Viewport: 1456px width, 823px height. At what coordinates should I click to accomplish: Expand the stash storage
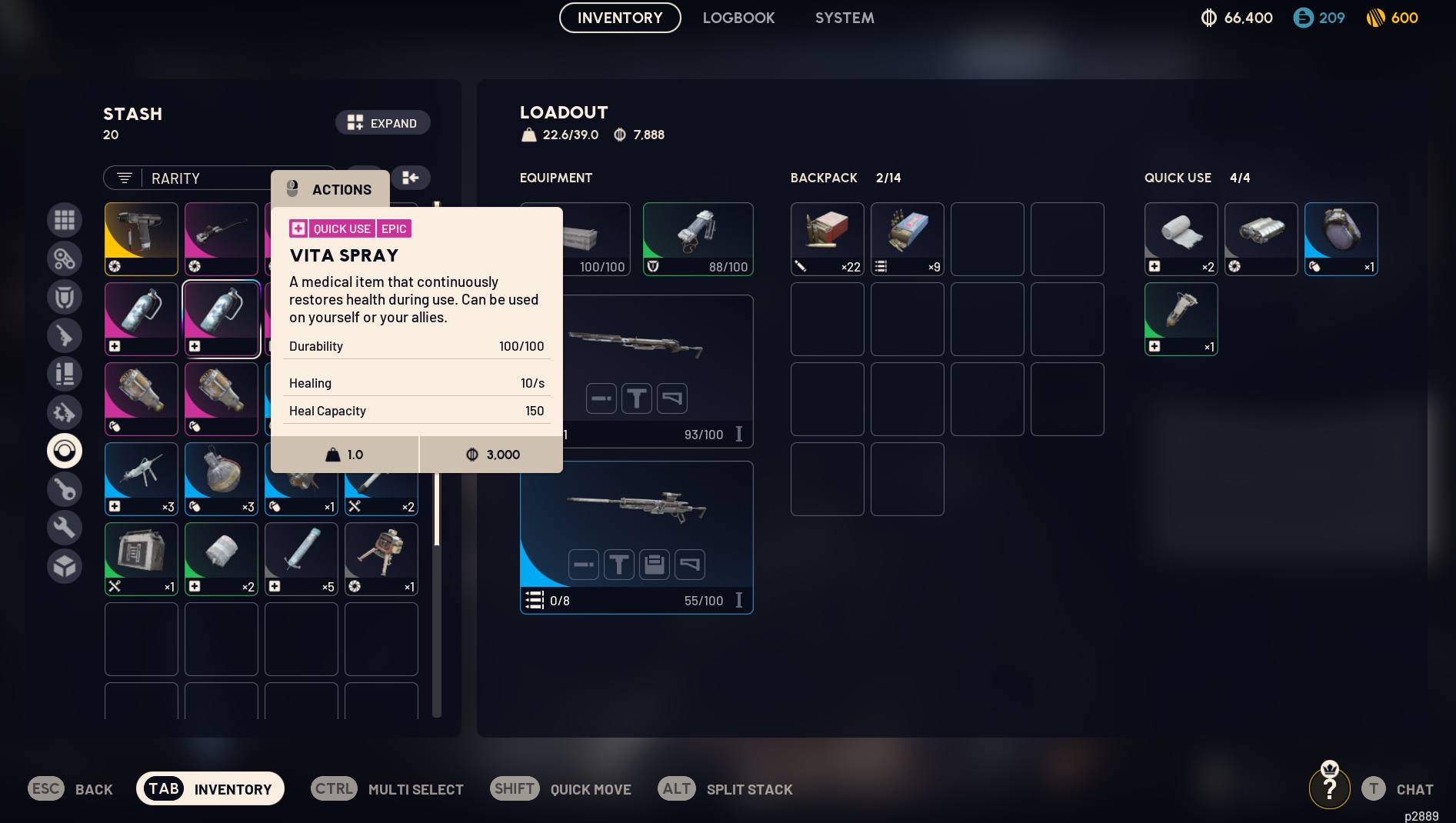pyautogui.click(x=382, y=123)
